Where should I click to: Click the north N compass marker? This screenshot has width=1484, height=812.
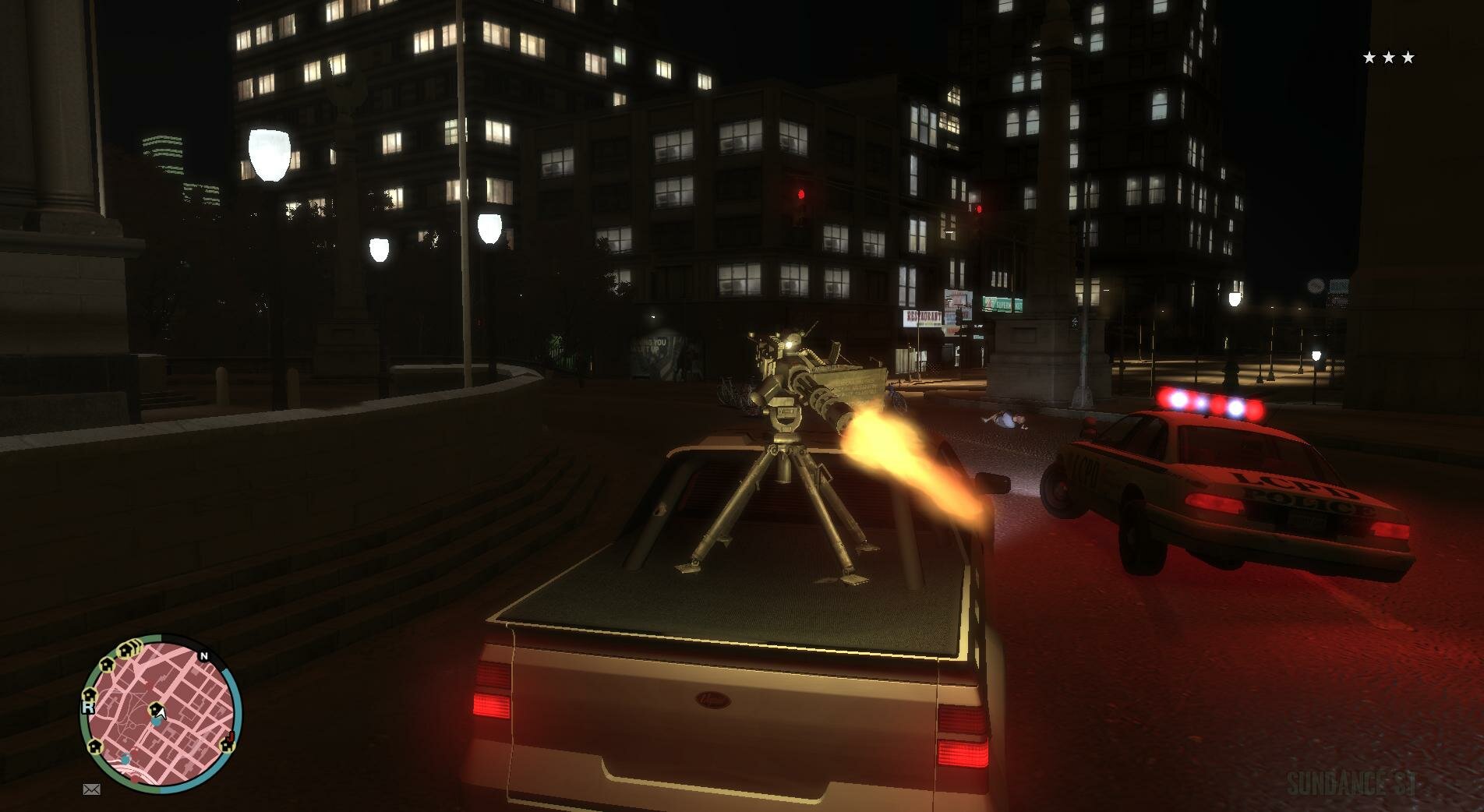tap(204, 656)
